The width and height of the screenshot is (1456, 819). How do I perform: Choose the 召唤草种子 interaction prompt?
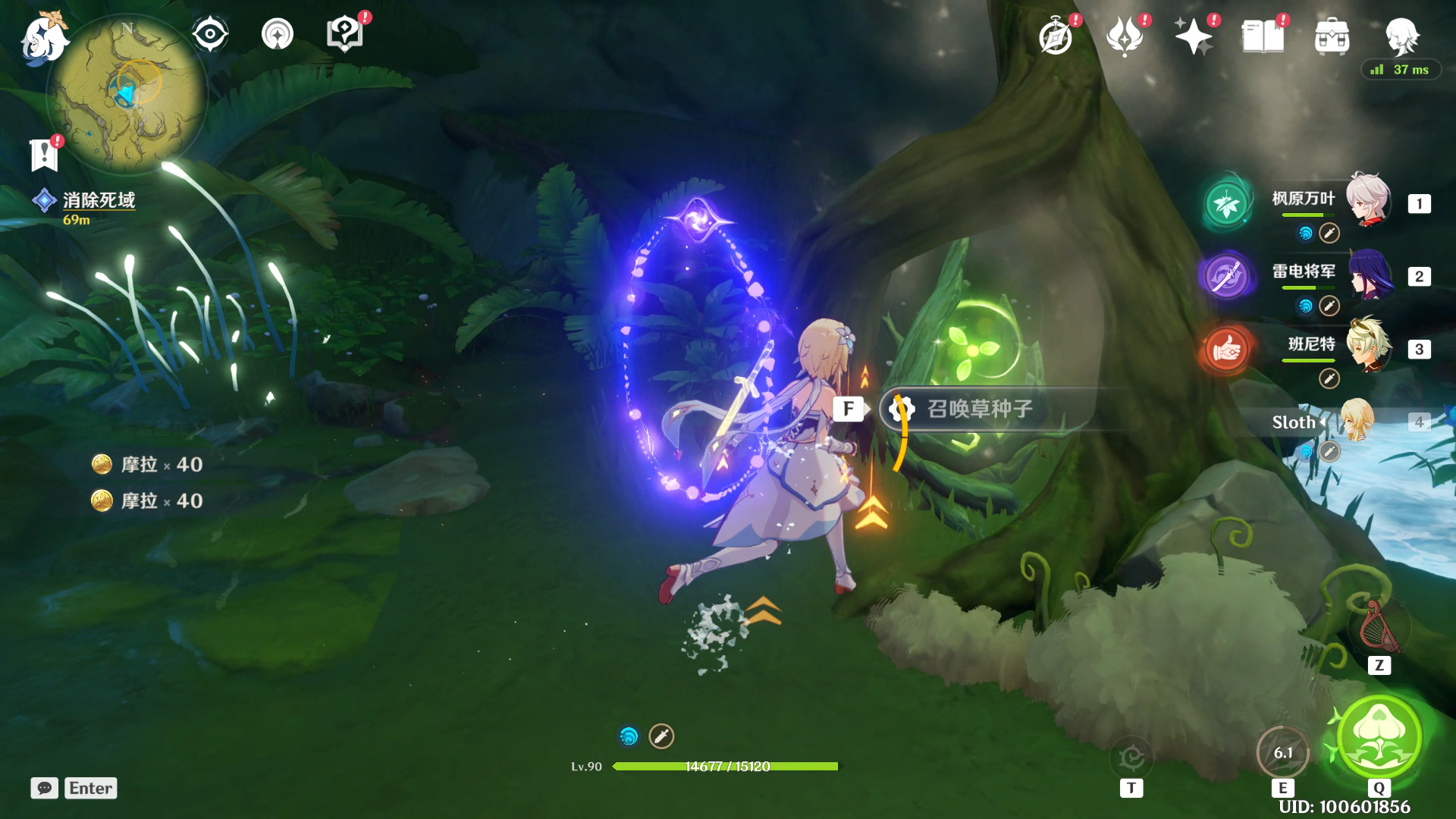click(979, 409)
